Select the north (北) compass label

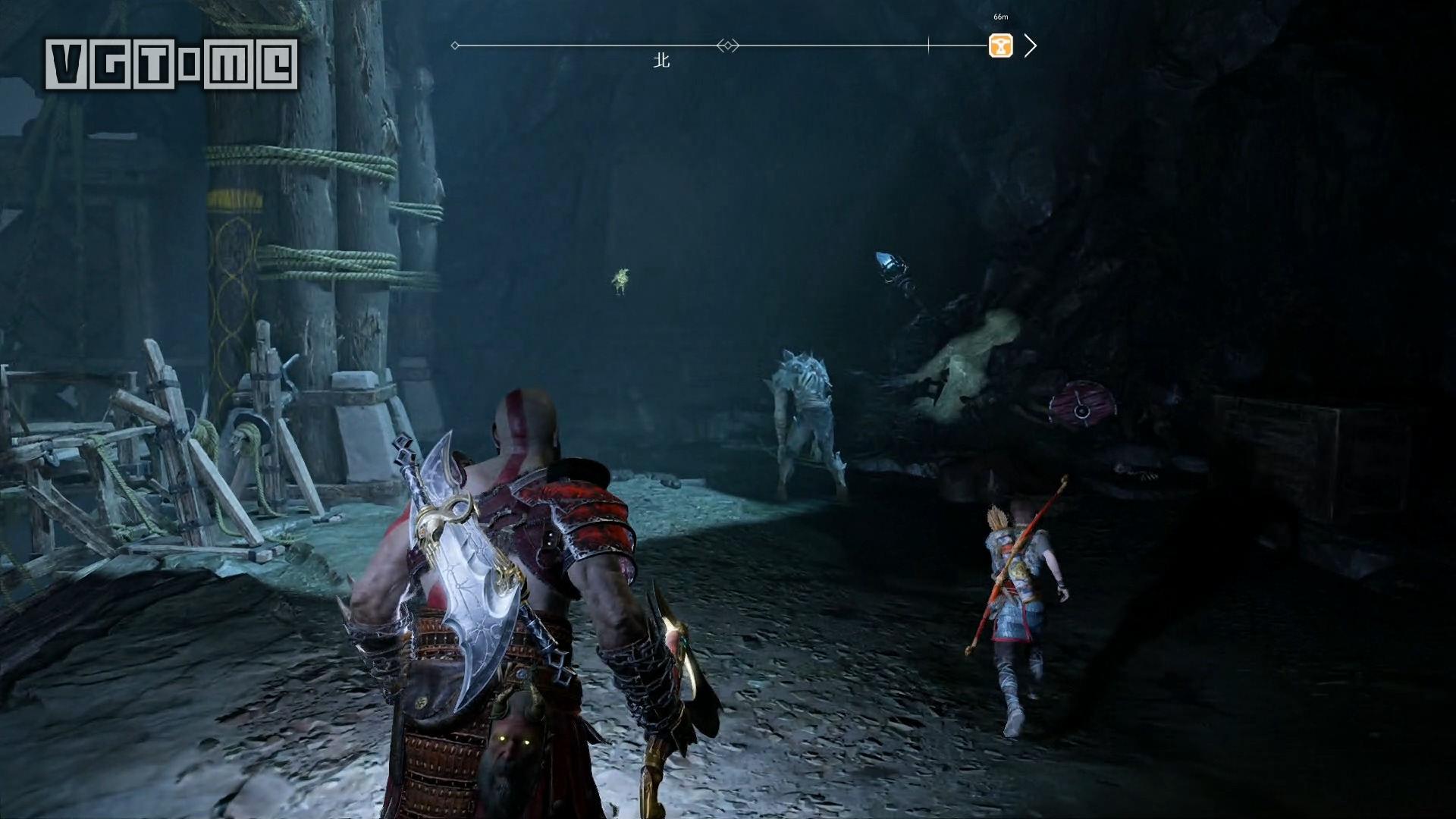point(662,61)
